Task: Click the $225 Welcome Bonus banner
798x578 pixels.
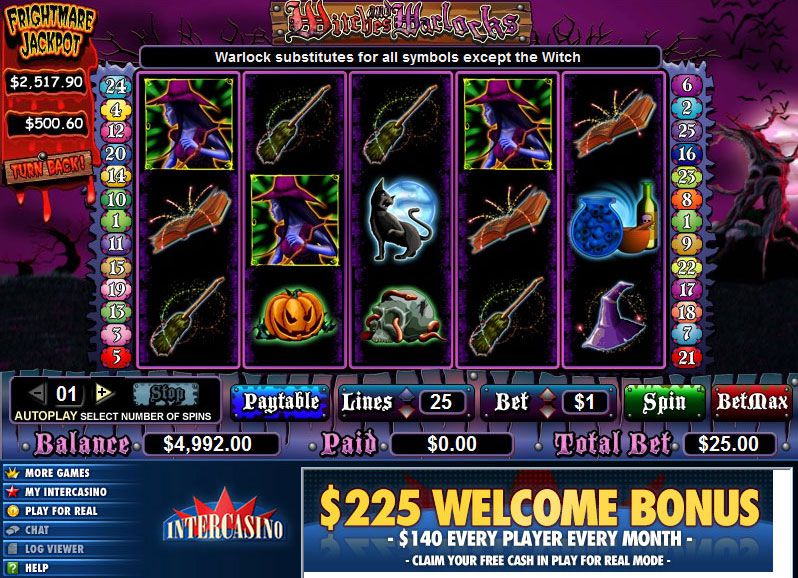Action: pos(549,520)
